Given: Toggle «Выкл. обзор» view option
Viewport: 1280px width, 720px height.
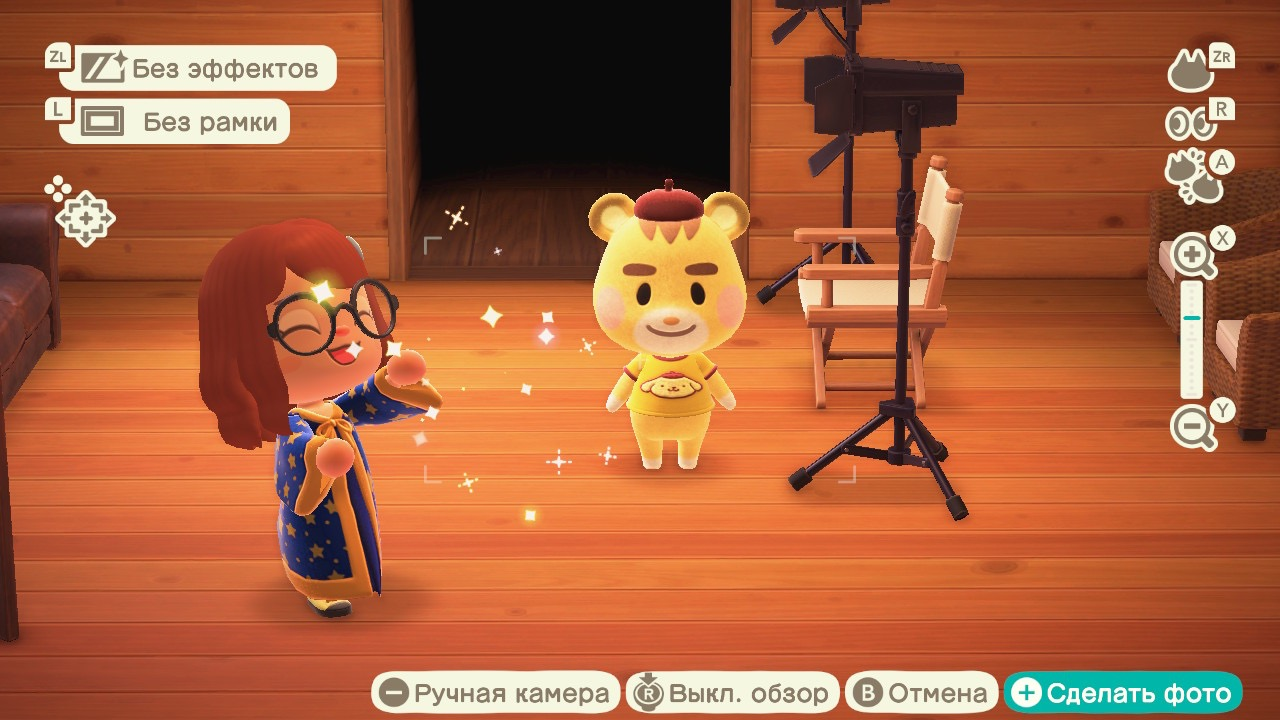Looking at the screenshot, I should click(733, 693).
